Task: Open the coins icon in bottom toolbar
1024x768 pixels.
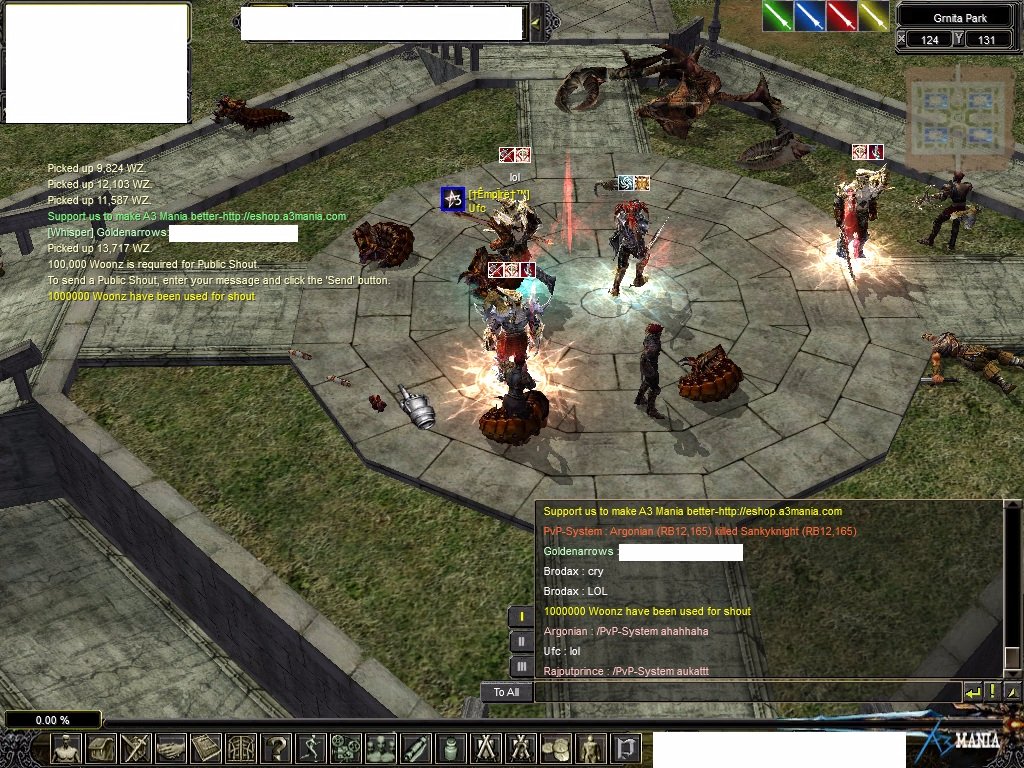Action: tap(555, 748)
